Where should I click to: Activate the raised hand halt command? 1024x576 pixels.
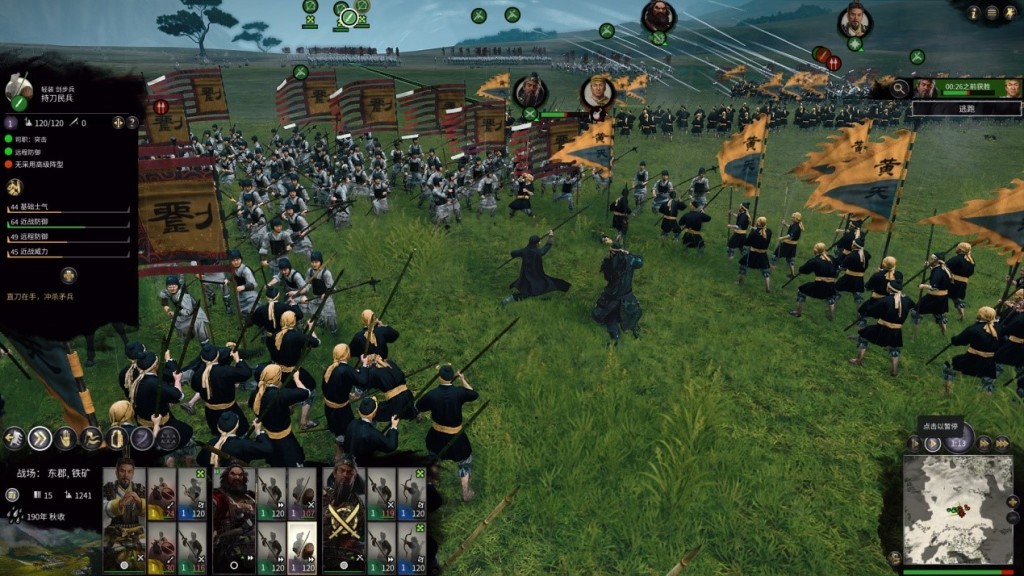(x=66, y=438)
